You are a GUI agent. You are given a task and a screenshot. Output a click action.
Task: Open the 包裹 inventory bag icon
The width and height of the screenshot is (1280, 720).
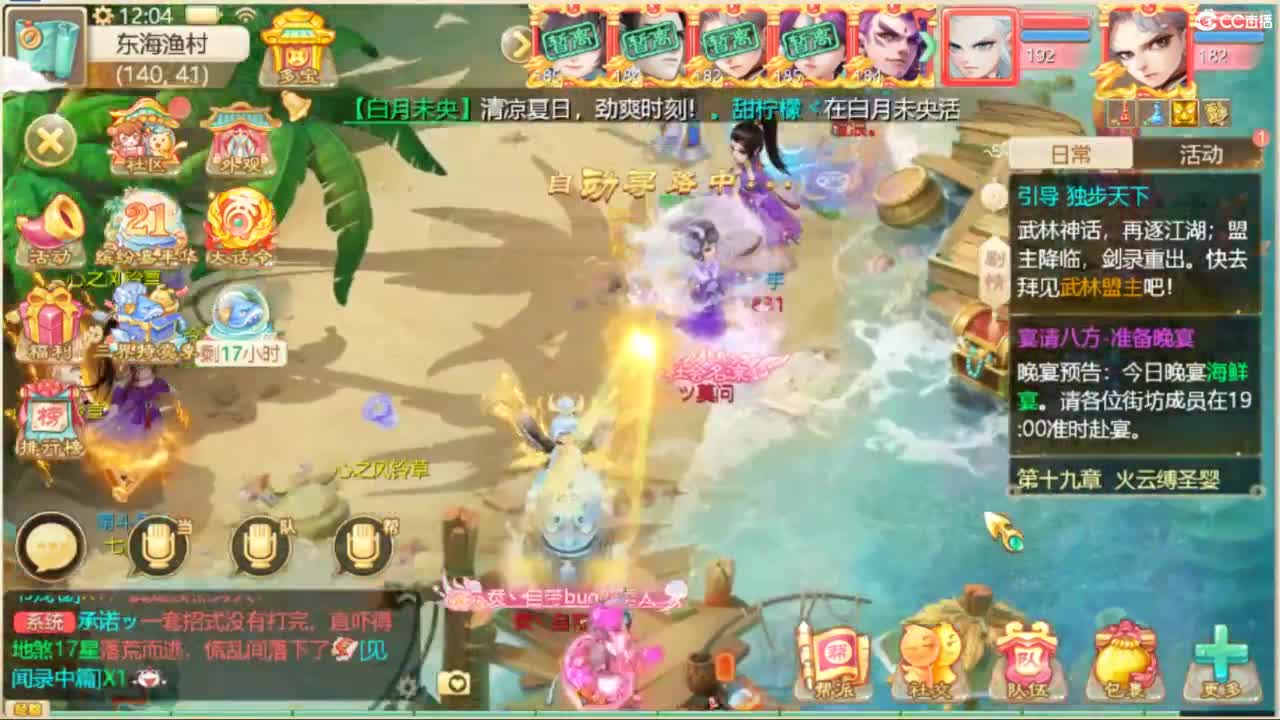[x=1124, y=655]
